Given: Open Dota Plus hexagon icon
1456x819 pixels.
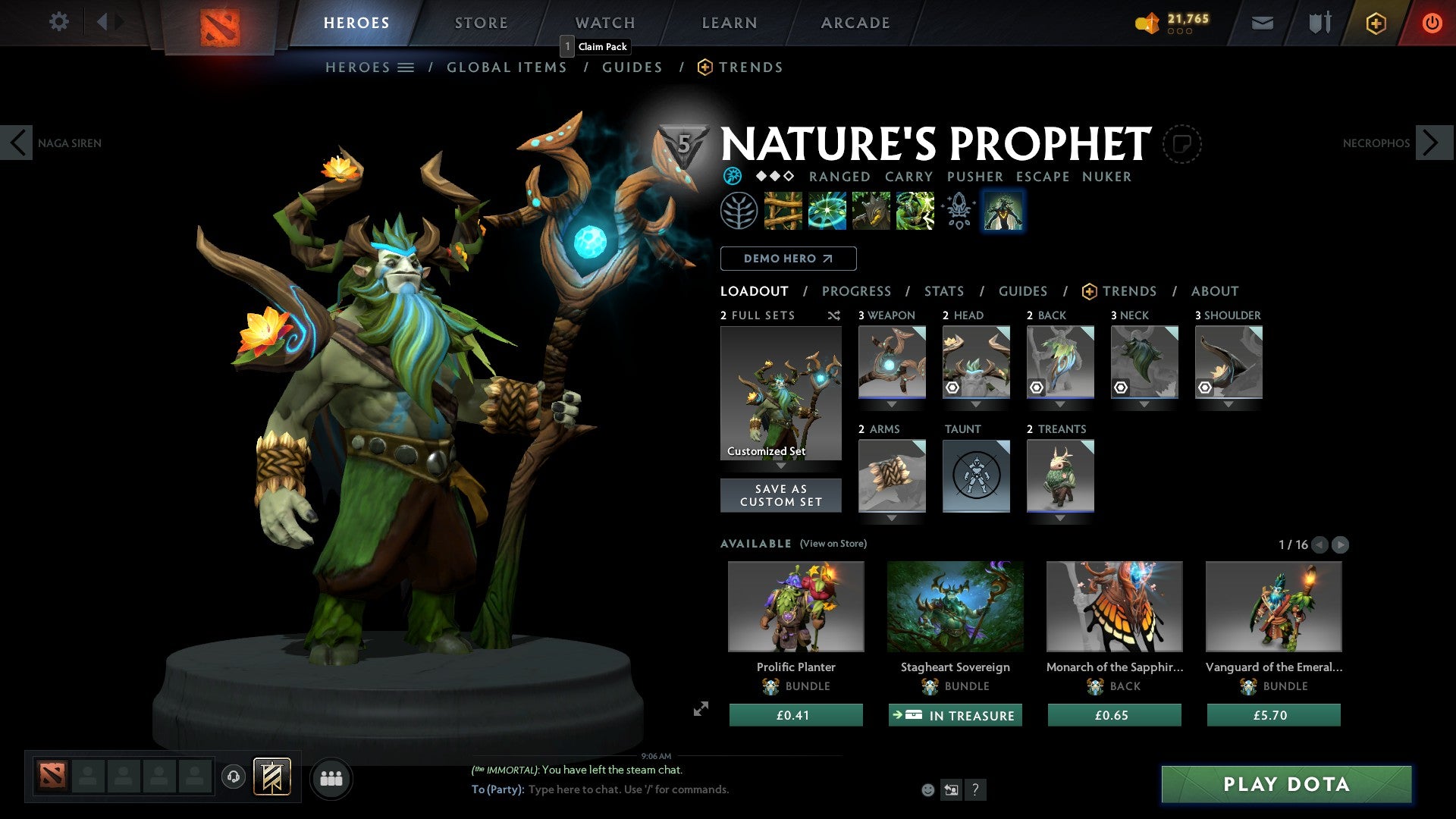Looking at the screenshot, I should pyautogui.click(x=1376, y=23).
